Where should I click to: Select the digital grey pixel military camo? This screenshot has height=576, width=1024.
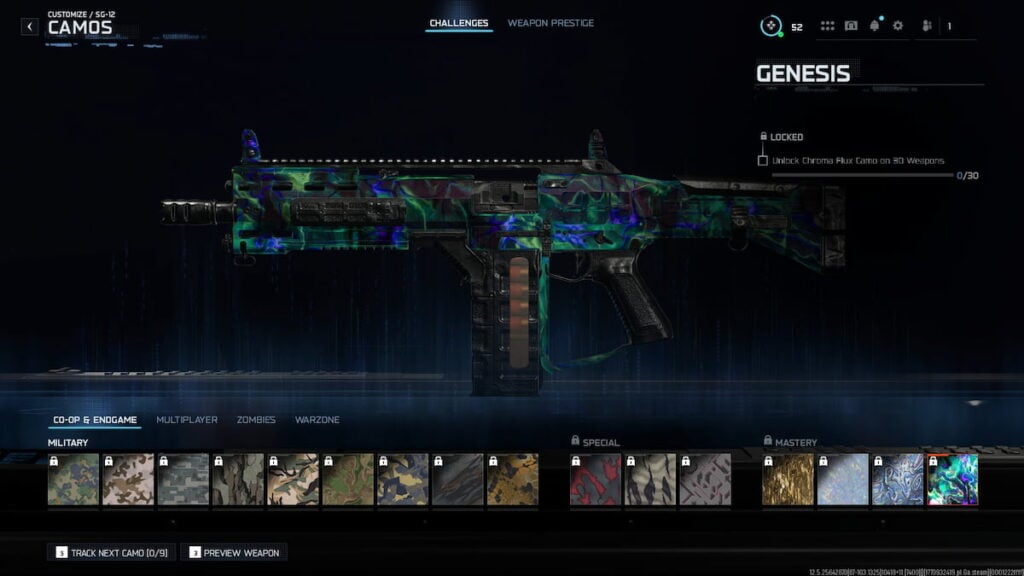183,479
